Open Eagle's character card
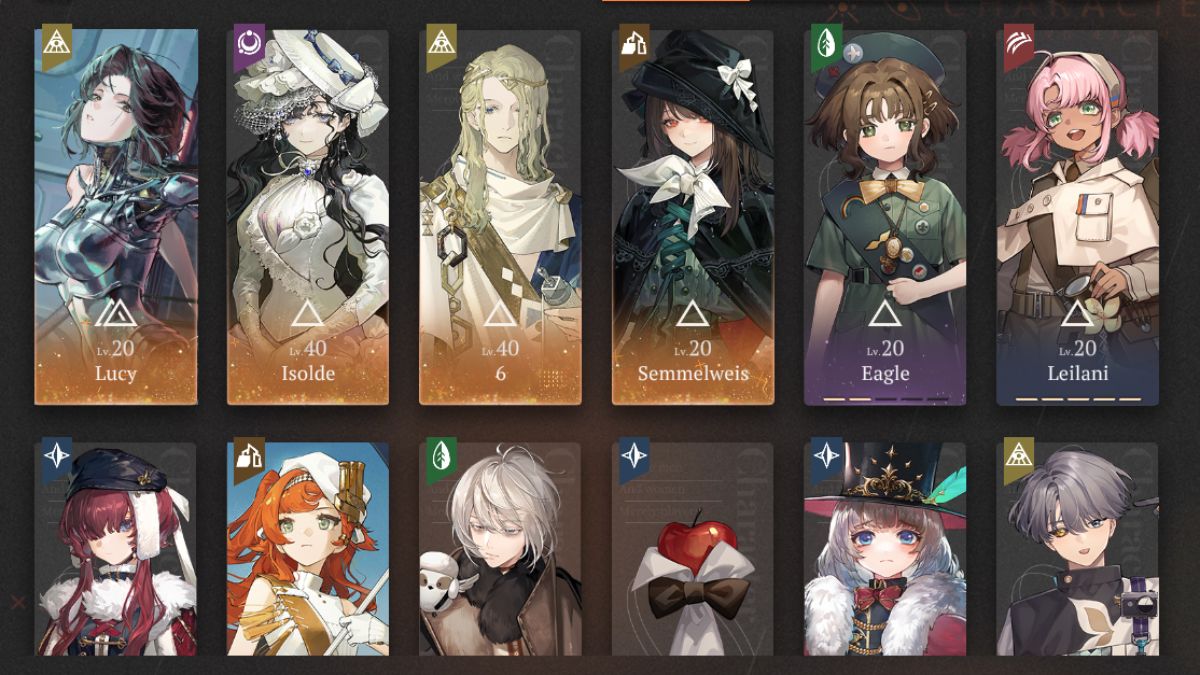This screenshot has height=675, width=1200. (x=885, y=217)
